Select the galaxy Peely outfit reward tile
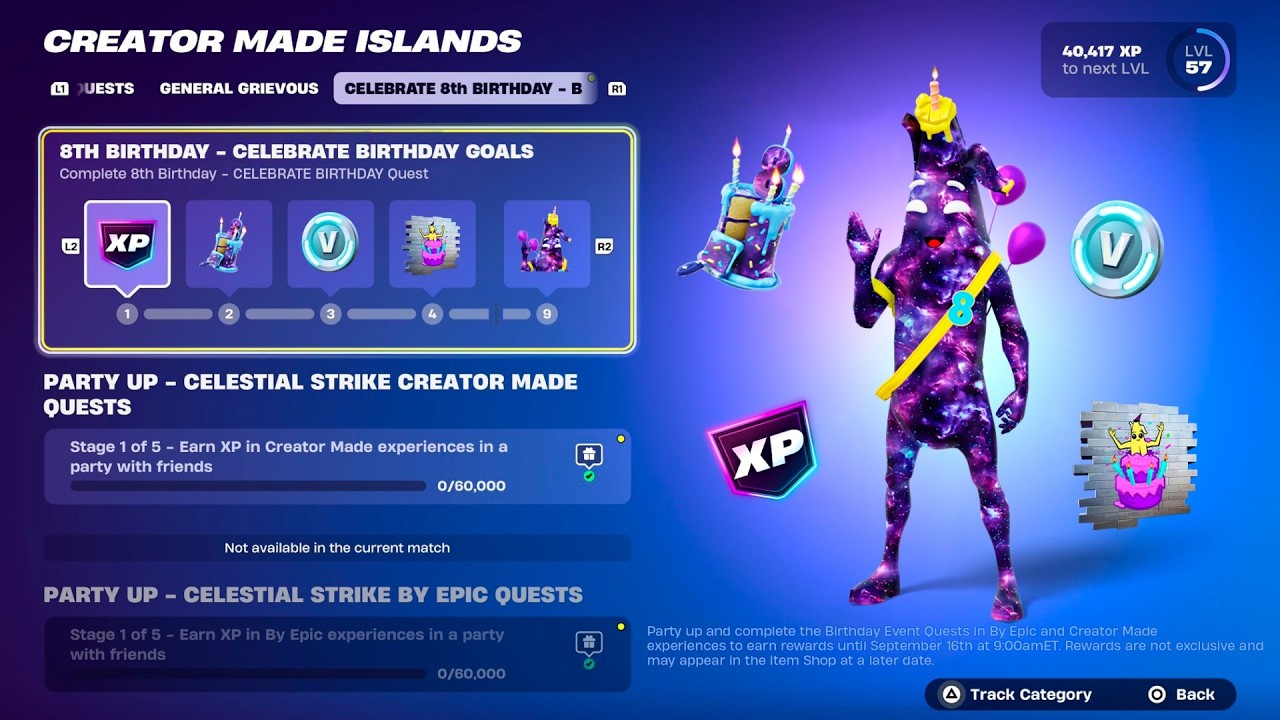The image size is (1280, 720). click(x=546, y=245)
